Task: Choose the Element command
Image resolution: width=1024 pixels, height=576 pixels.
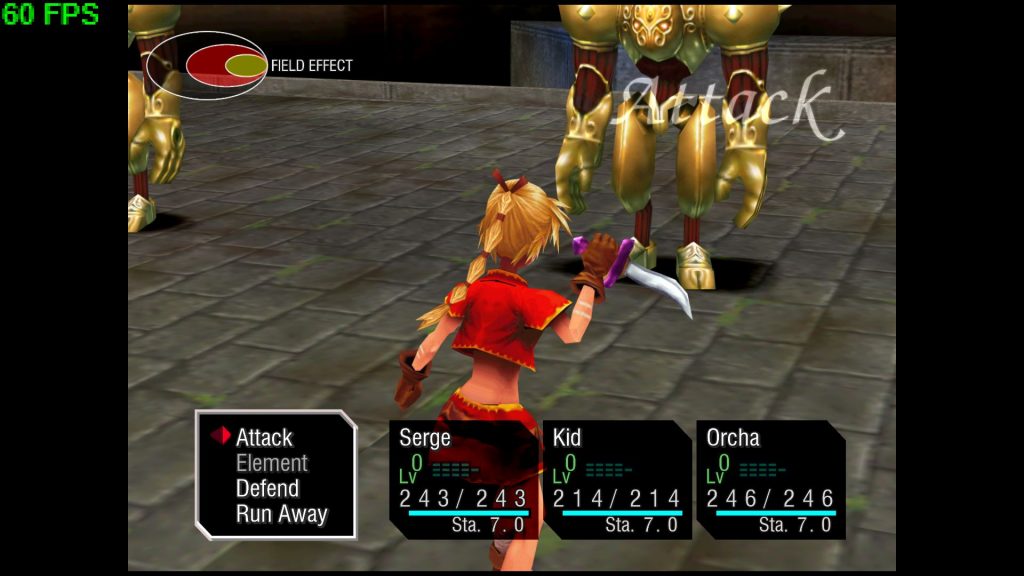Action: (271, 463)
